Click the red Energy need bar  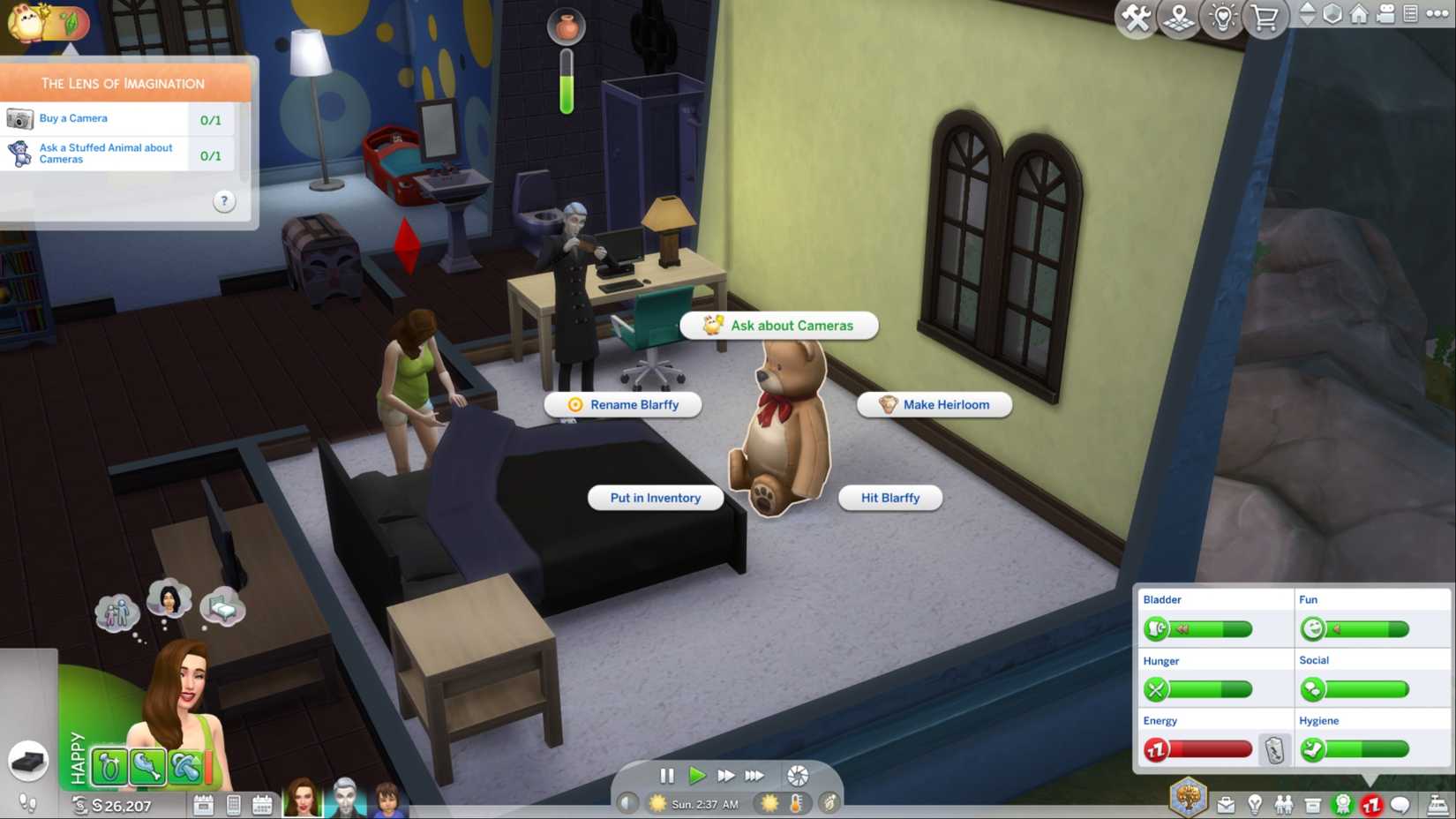pyautogui.click(x=1209, y=748)
